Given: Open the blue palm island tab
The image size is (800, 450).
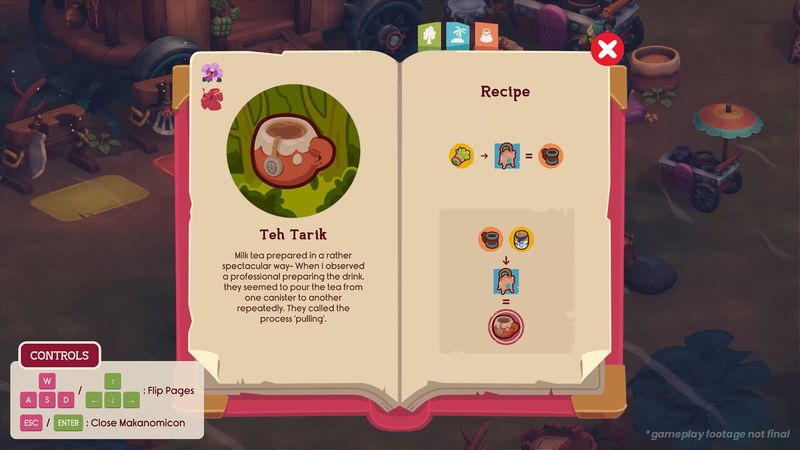Looking at the screenshot, I should pos(457,35).
